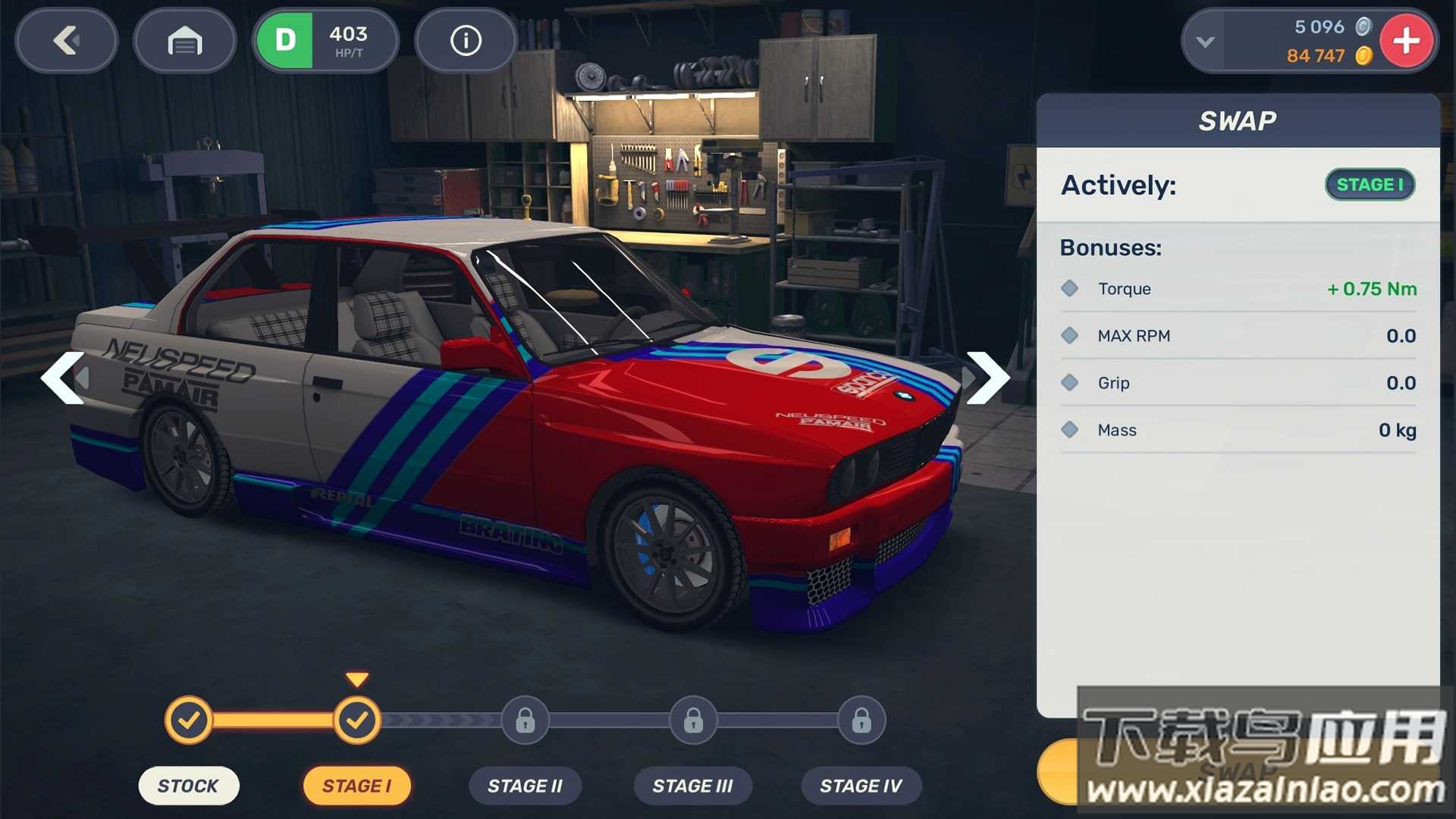Image resolution: width=1456 pixels, height=819 pixels.
Task: Click the lock icon on Stage II
Action: tap(525, 720)
